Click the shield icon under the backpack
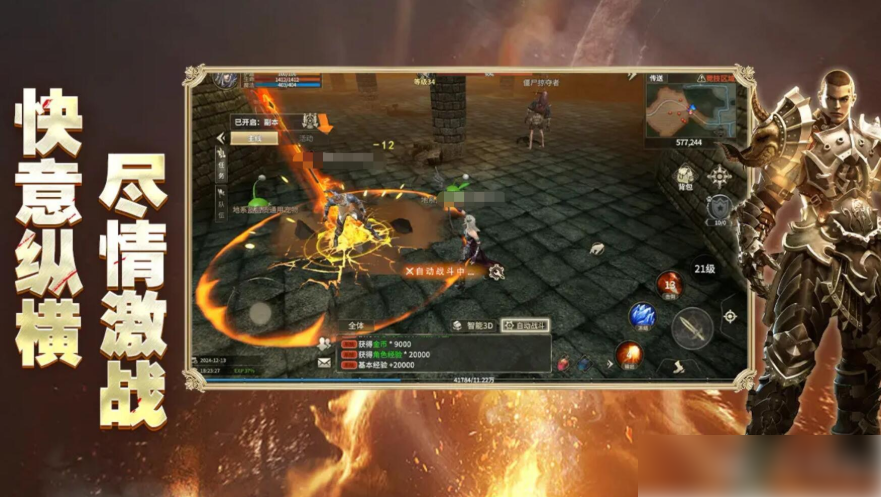The width and height of the screenshot is (881, 497). (717, 208)
